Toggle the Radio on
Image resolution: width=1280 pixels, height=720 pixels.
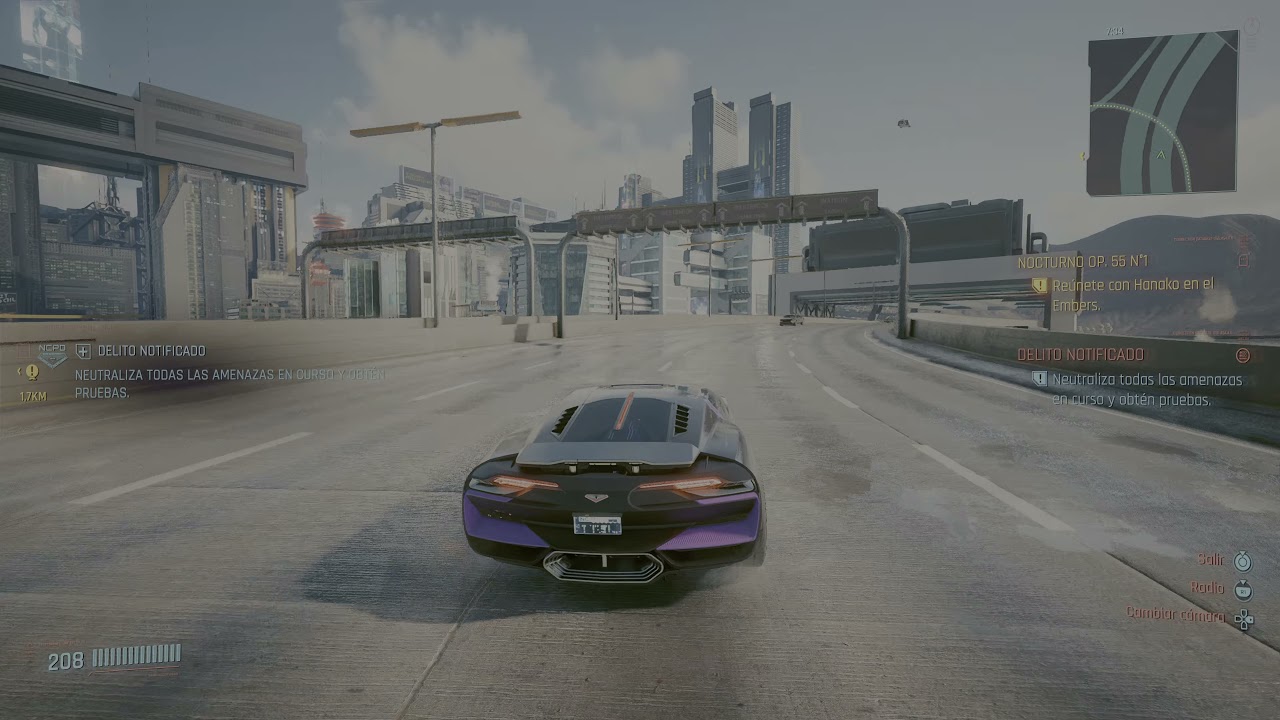(x=1208, y=589)
